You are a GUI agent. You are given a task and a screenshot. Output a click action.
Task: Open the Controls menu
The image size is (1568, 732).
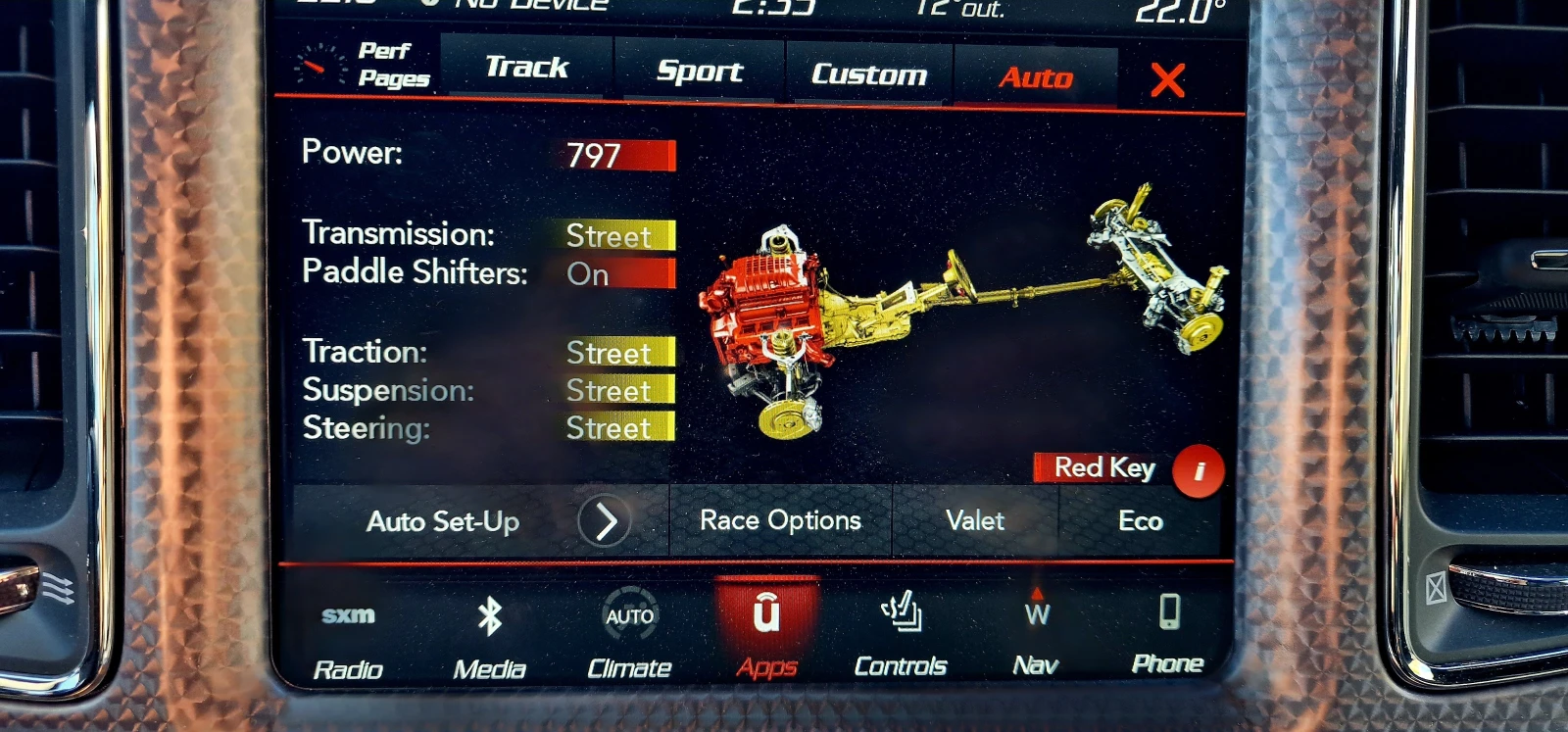point(900,635)
